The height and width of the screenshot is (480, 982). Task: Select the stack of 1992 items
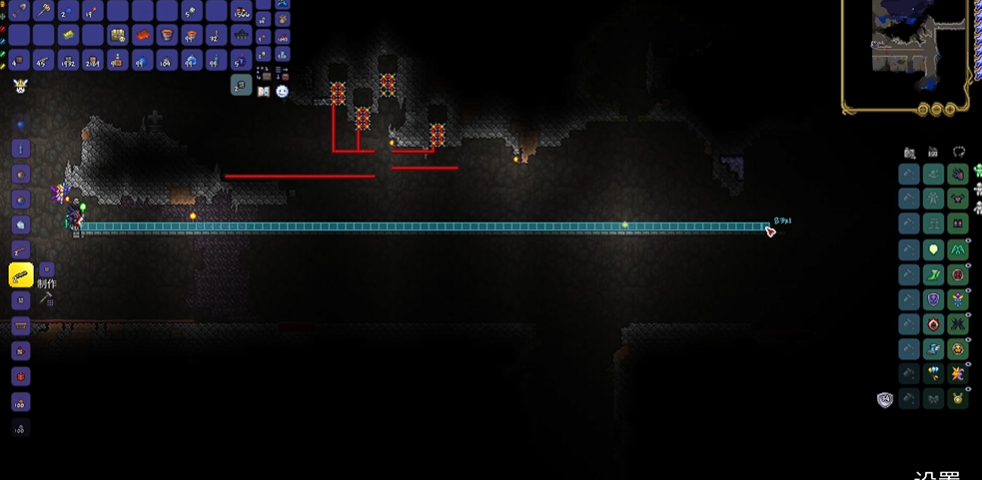click(x=69, y=61)
